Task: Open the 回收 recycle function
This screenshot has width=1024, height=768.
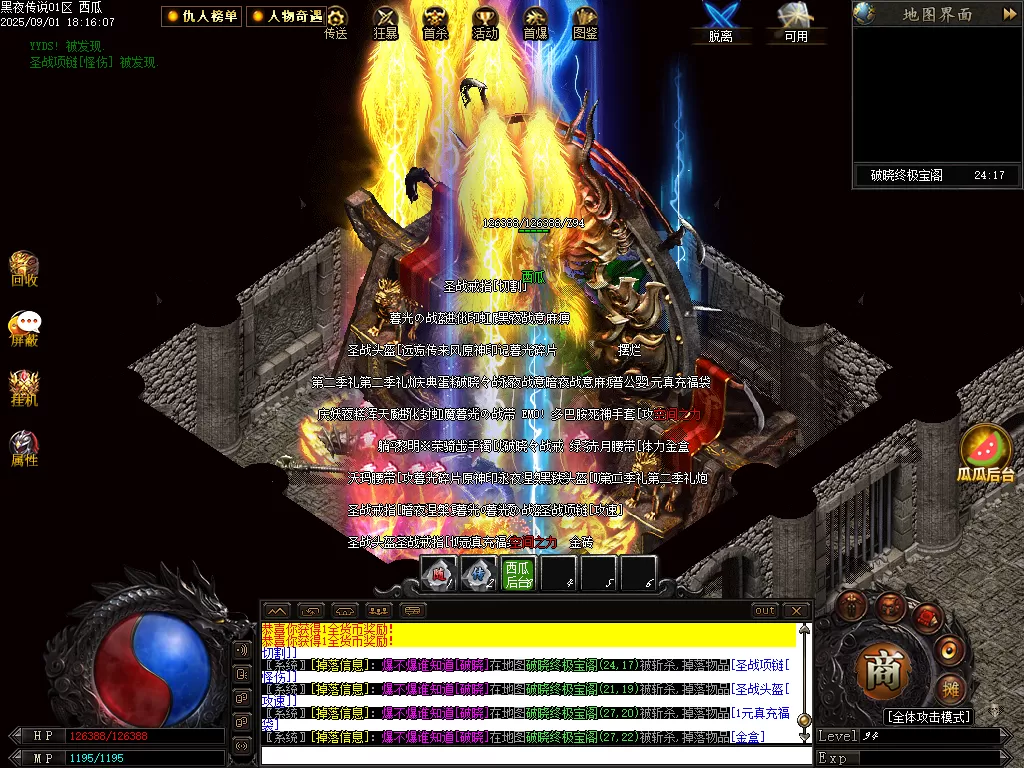Action: tap(24, 268)
